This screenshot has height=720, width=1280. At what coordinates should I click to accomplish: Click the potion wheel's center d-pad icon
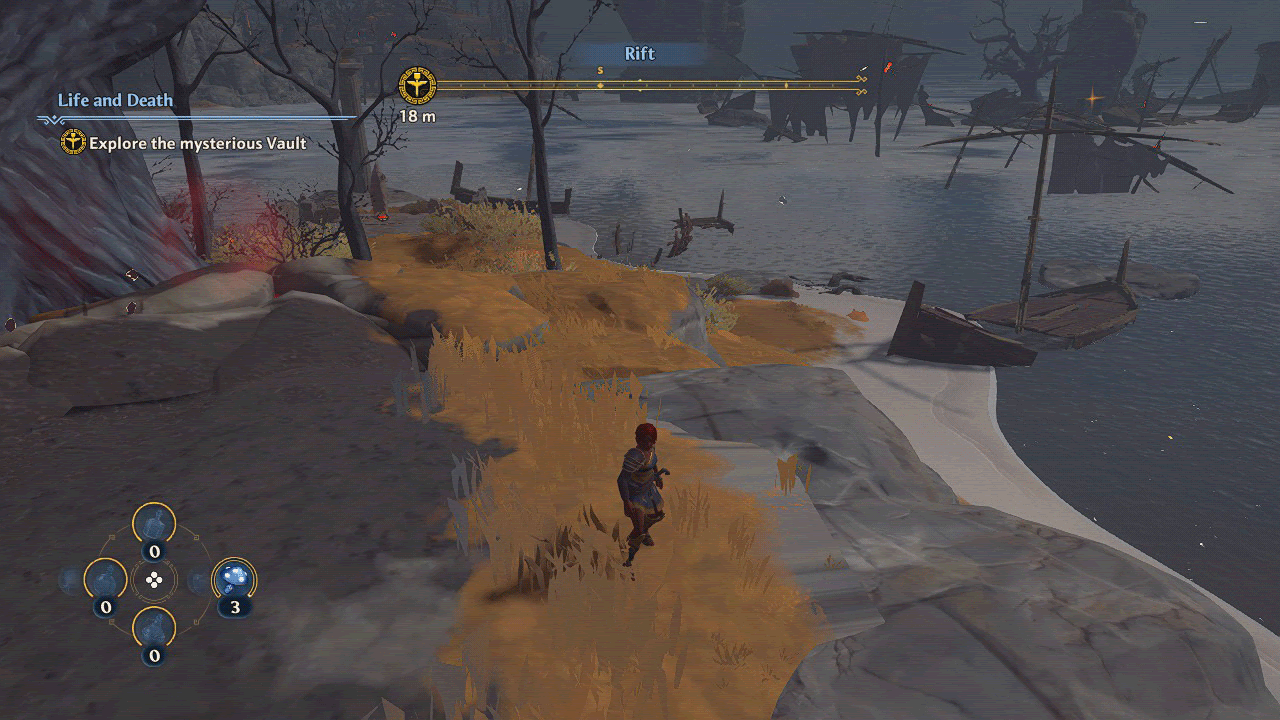point(154,580)
